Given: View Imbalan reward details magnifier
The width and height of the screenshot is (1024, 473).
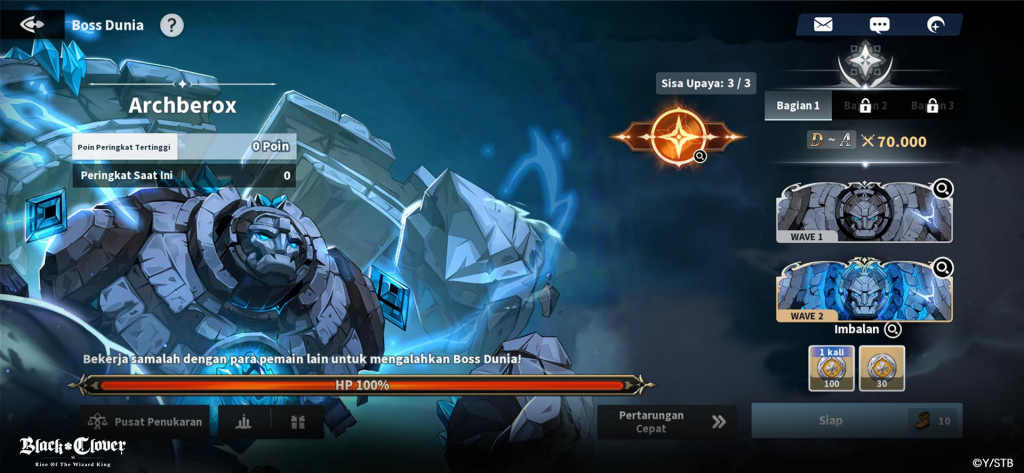Looking at the screenshot, I should click(x=893, y=329).
